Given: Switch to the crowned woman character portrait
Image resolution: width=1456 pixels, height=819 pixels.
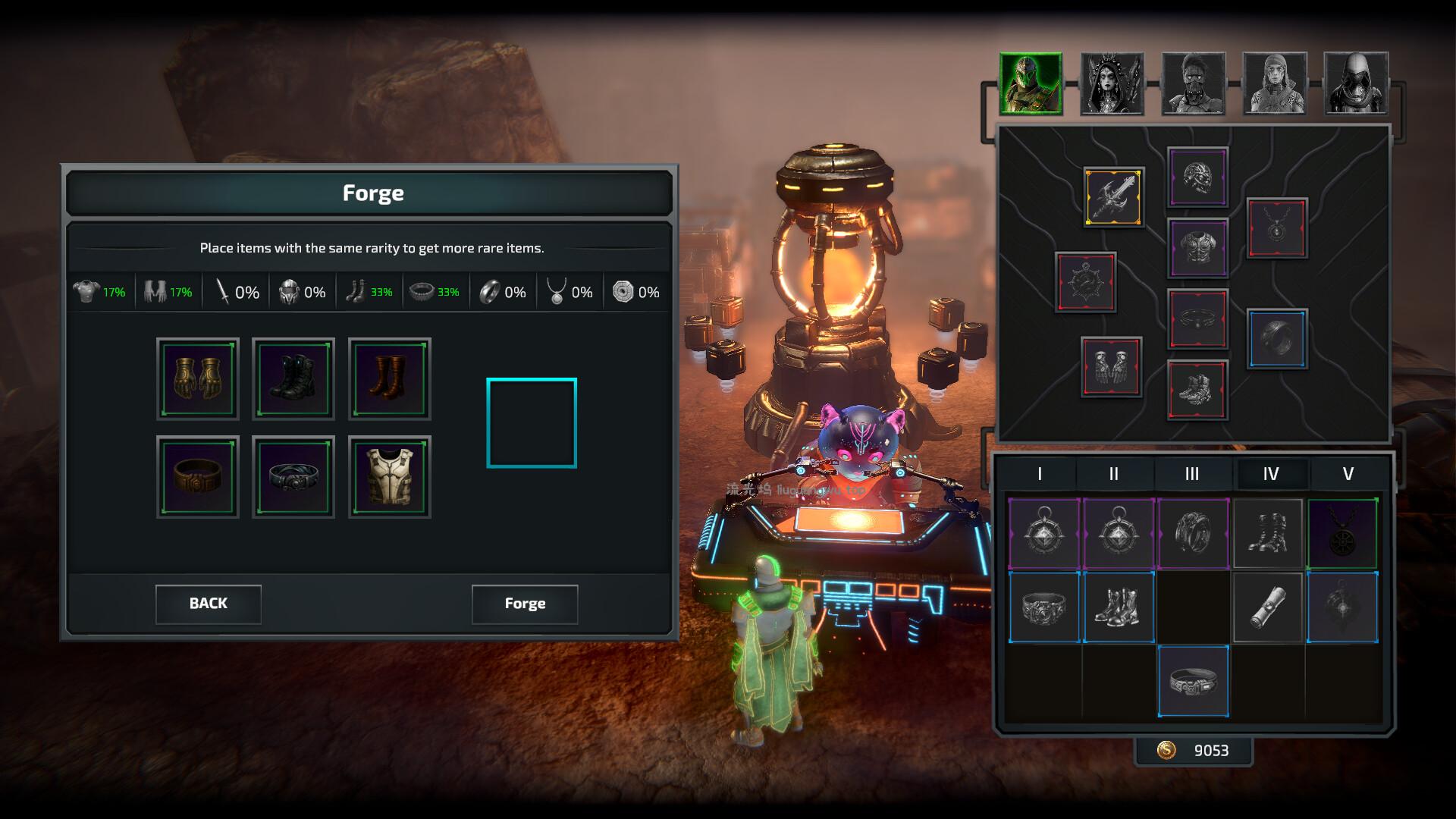Looking at the screenshot, I should [1112, 83].
